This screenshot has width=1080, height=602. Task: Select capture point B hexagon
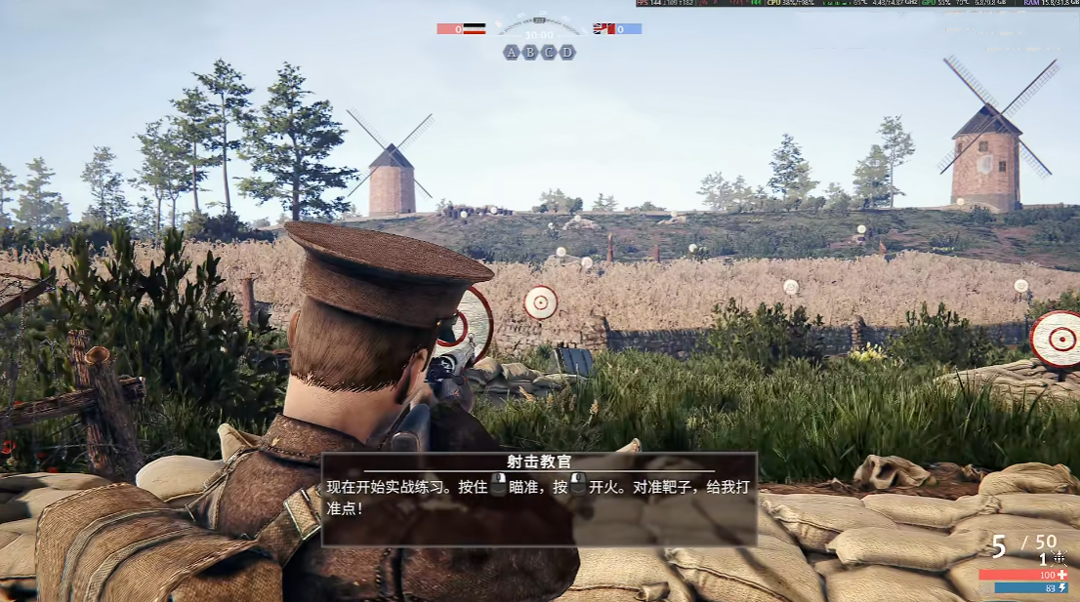(530, 52)
